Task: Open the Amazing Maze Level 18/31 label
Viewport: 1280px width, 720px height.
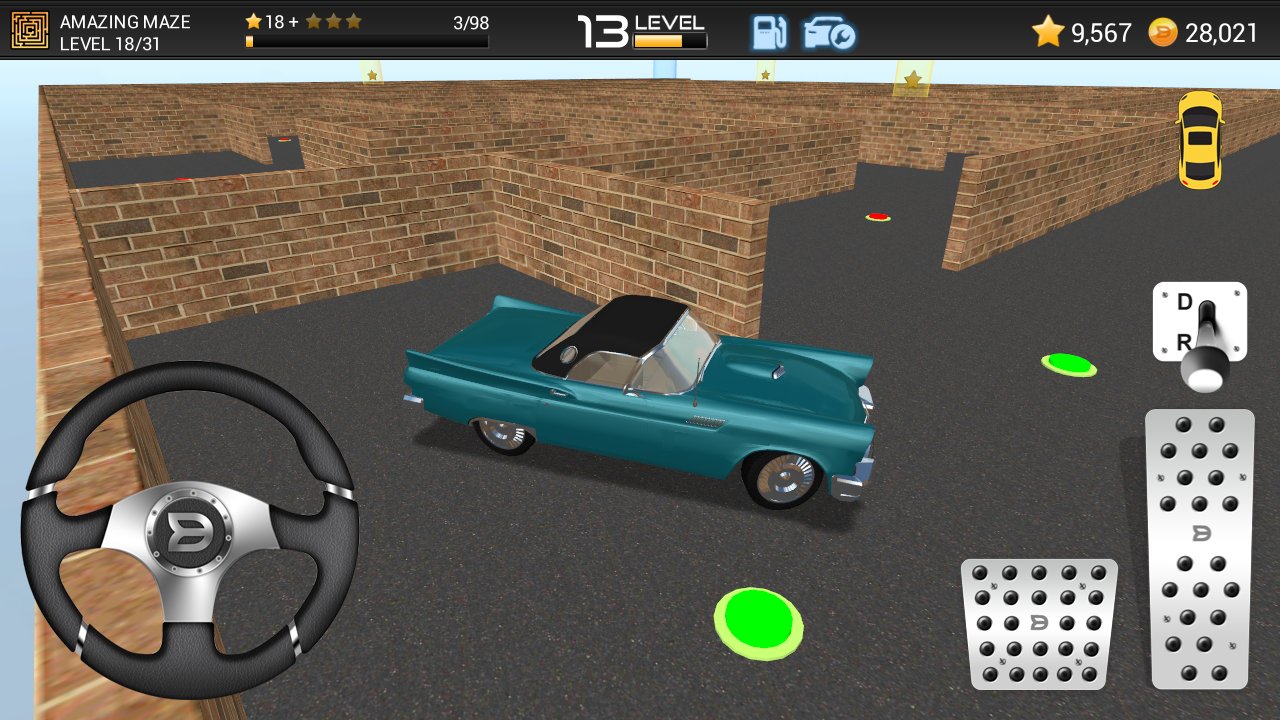Action: pyautogui.click(x=112, y=30)
